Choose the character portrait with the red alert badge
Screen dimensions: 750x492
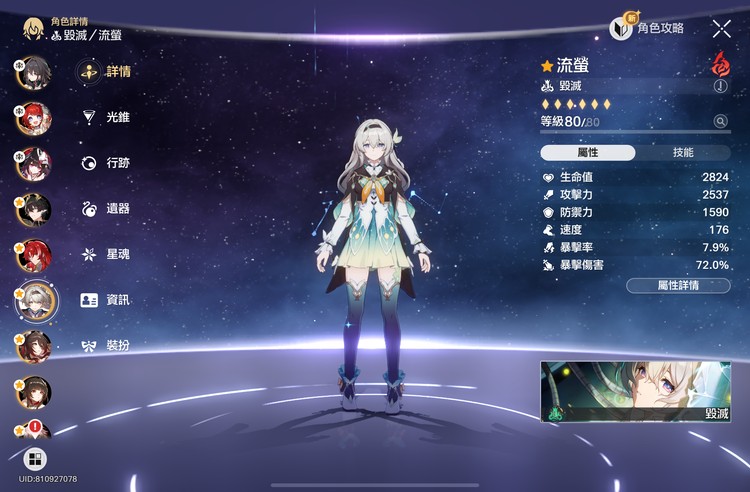click(33, 432)
